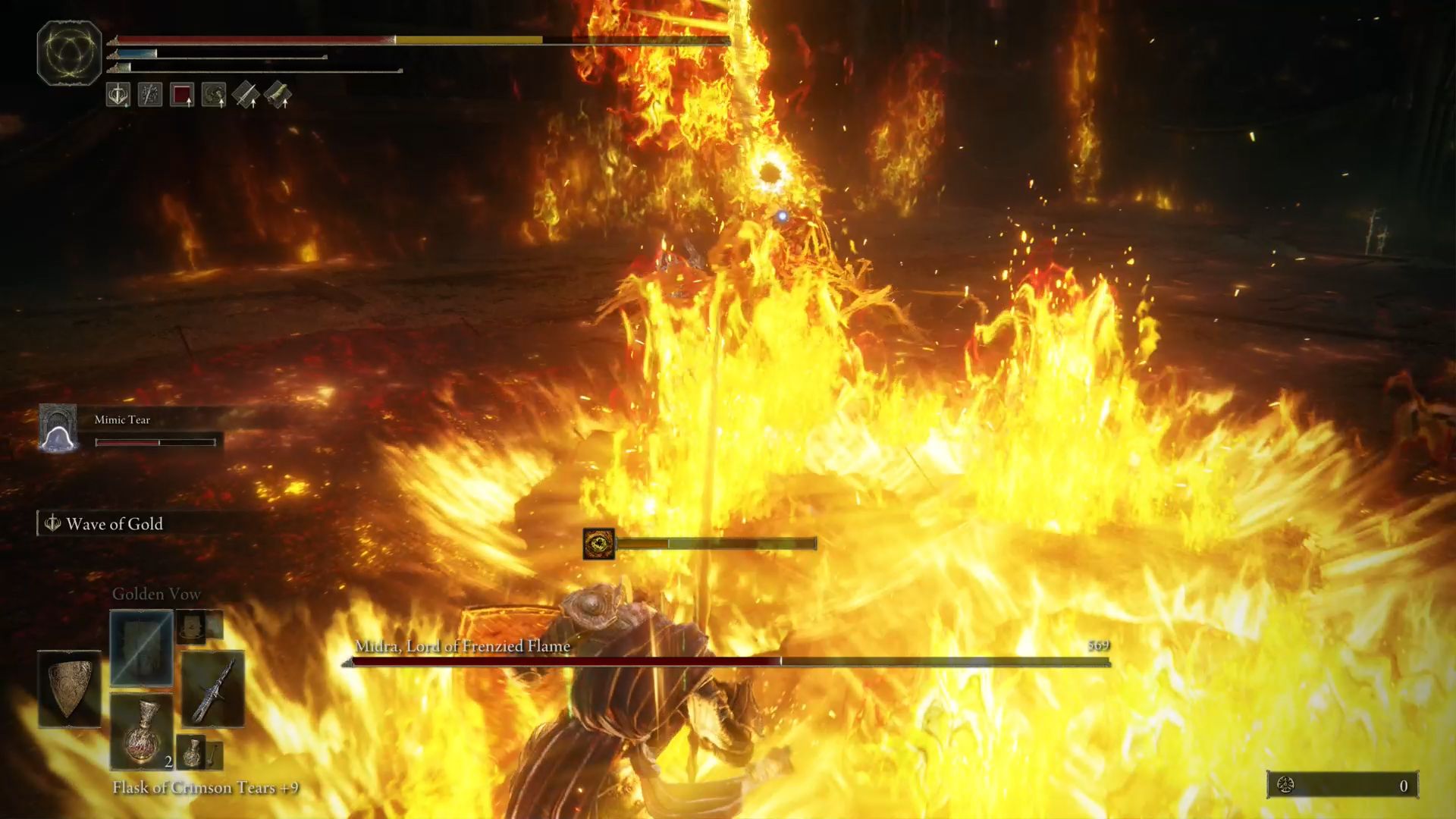The height and width of the screenshot is (819, 1456).
Task: Click the eye icon on the stance bar
Action: pyautogui.click(x=599, y=542)
